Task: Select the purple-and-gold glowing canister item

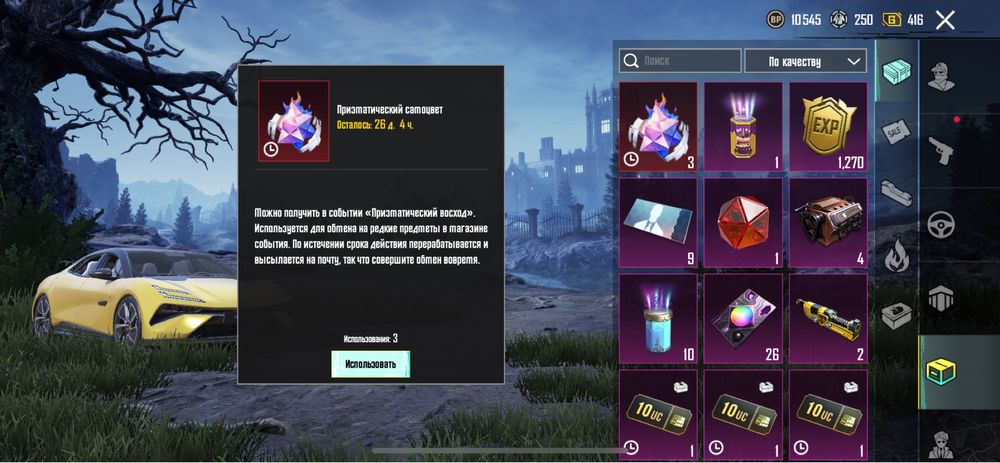Action: pos(743,125)
